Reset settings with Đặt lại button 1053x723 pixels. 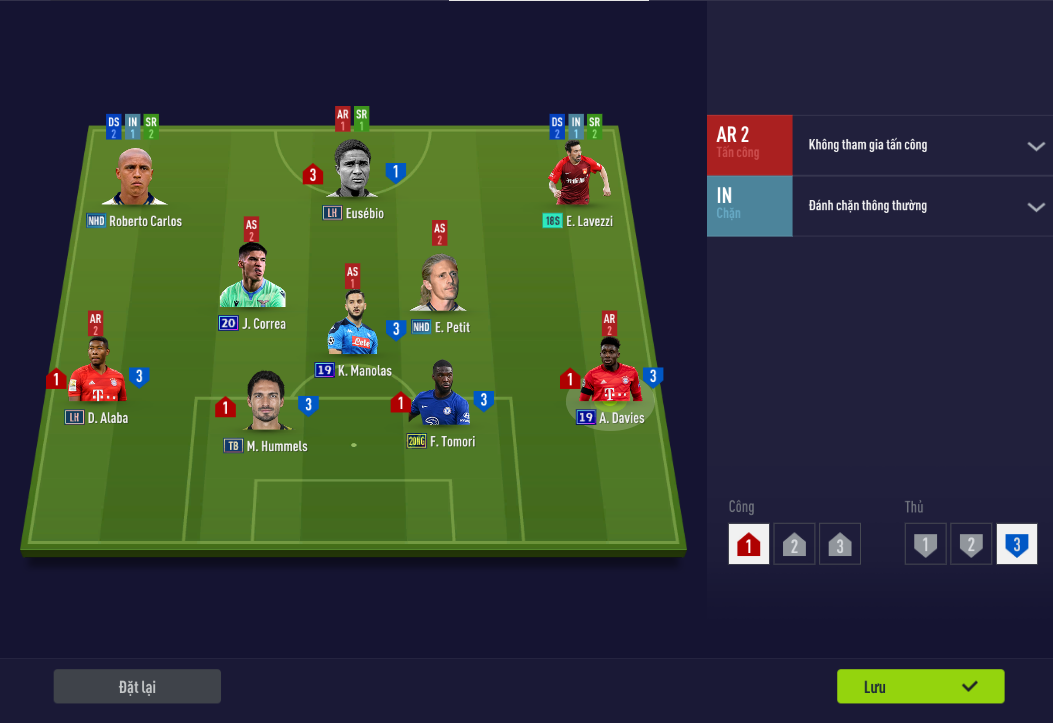coord(137,687)
